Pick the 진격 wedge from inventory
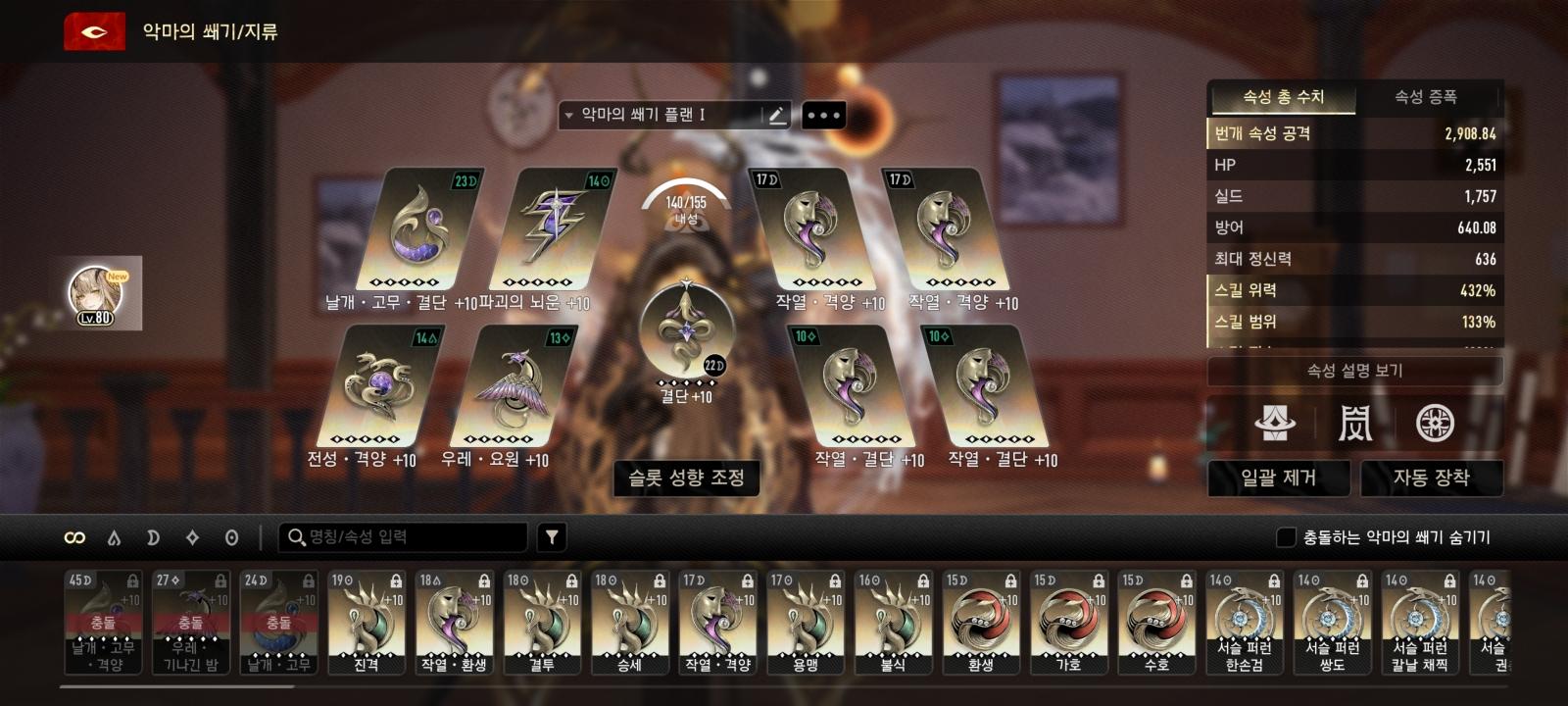The width and height of the screenshot is (1568, 706). click(366, 623)
